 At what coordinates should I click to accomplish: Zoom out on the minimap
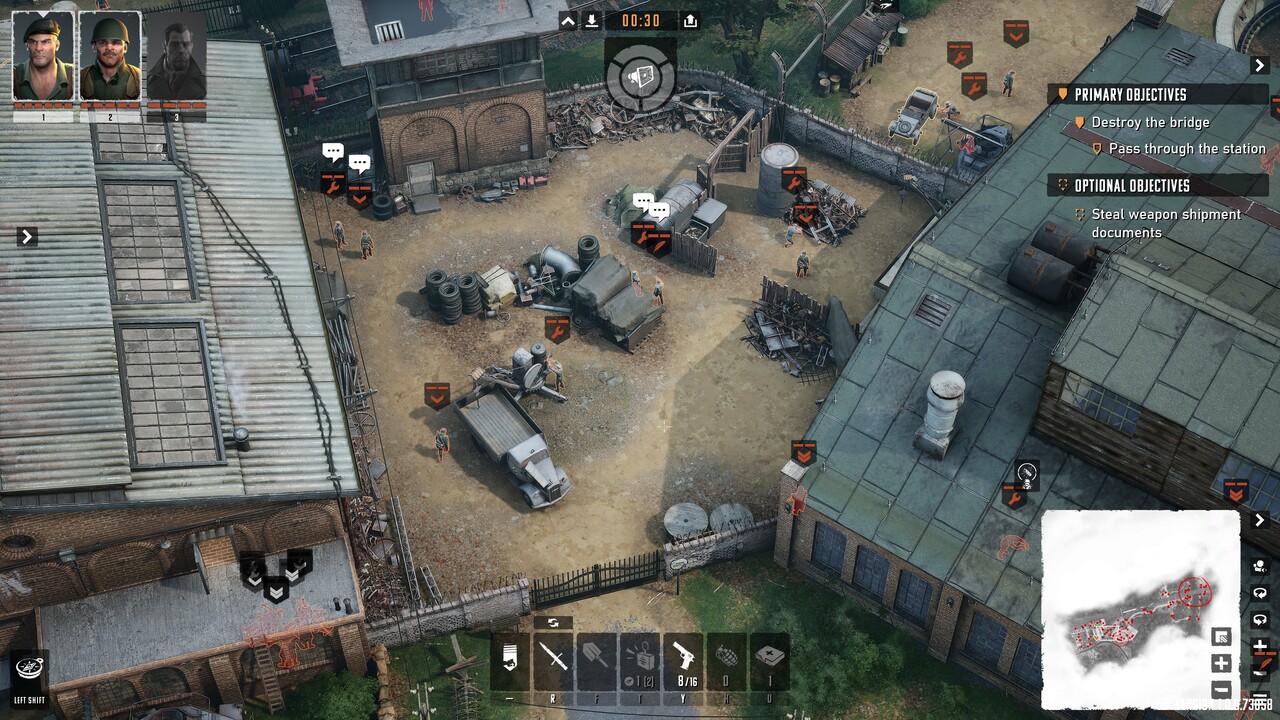pos(1221,689)
